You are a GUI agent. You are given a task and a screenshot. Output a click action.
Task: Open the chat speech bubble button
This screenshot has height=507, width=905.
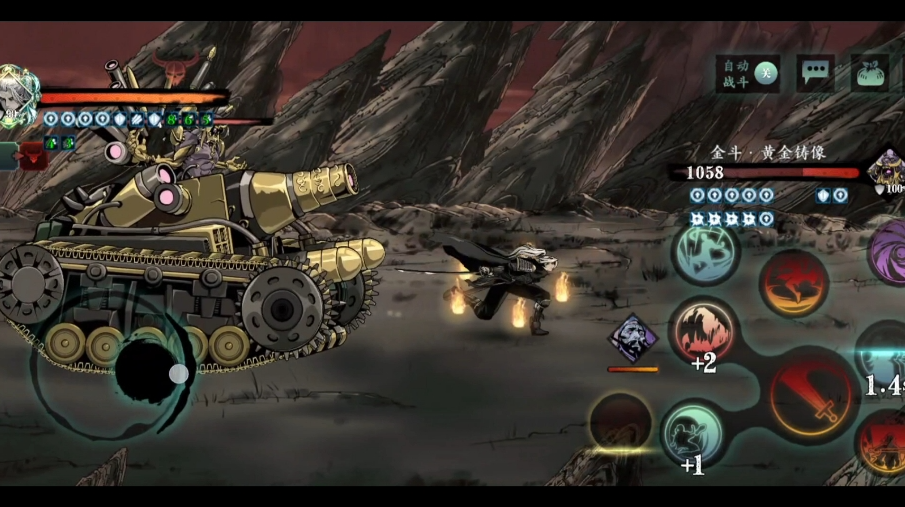[816, 73]
